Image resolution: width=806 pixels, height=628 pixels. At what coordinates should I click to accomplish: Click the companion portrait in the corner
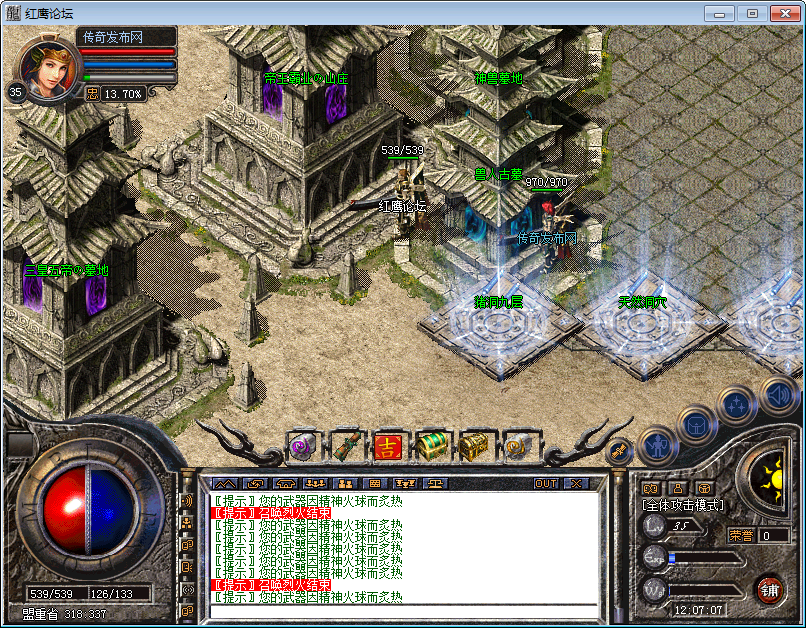pyautogui.click(x=46, y=68)
